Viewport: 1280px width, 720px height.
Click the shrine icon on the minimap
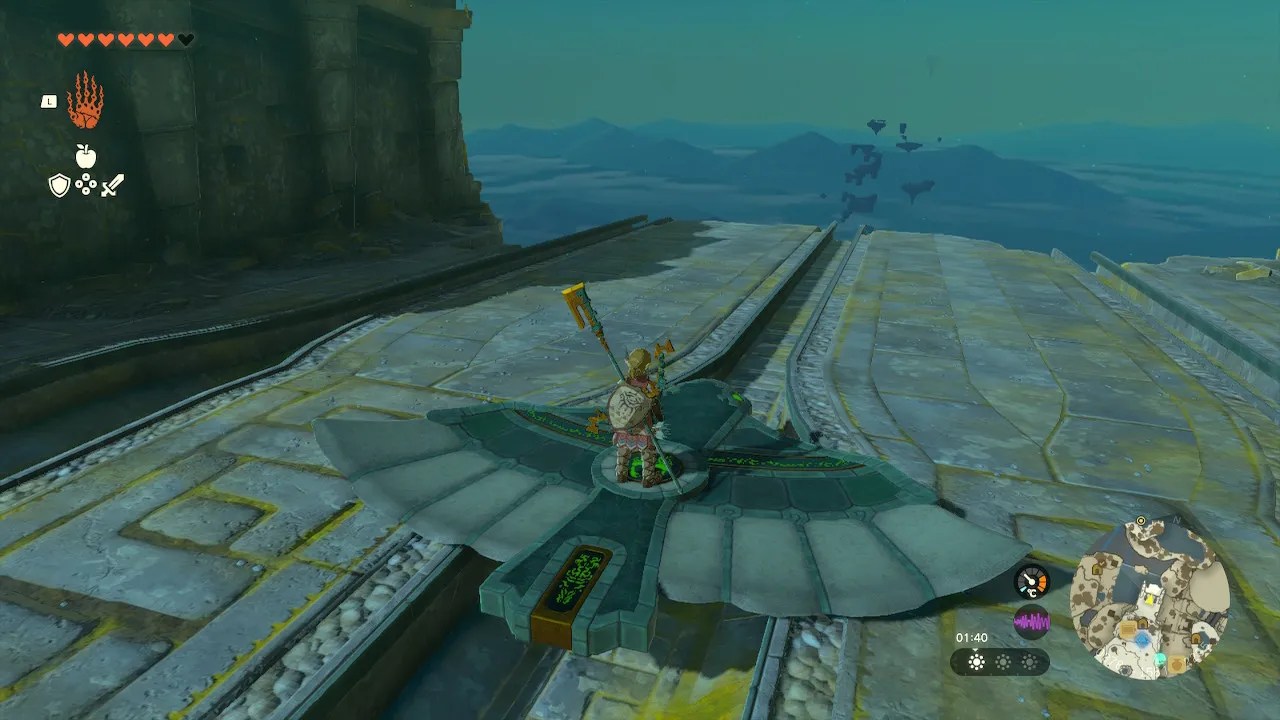coord(1161,660)
